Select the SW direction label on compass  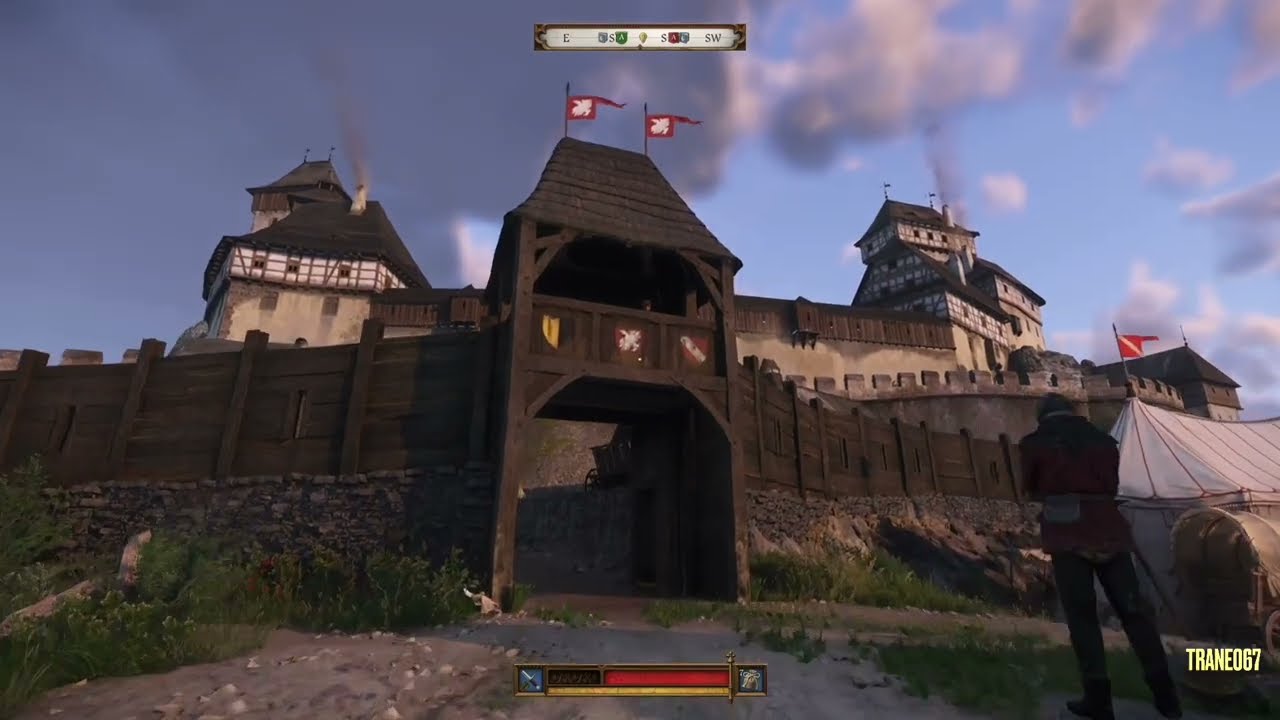[714, 37]
